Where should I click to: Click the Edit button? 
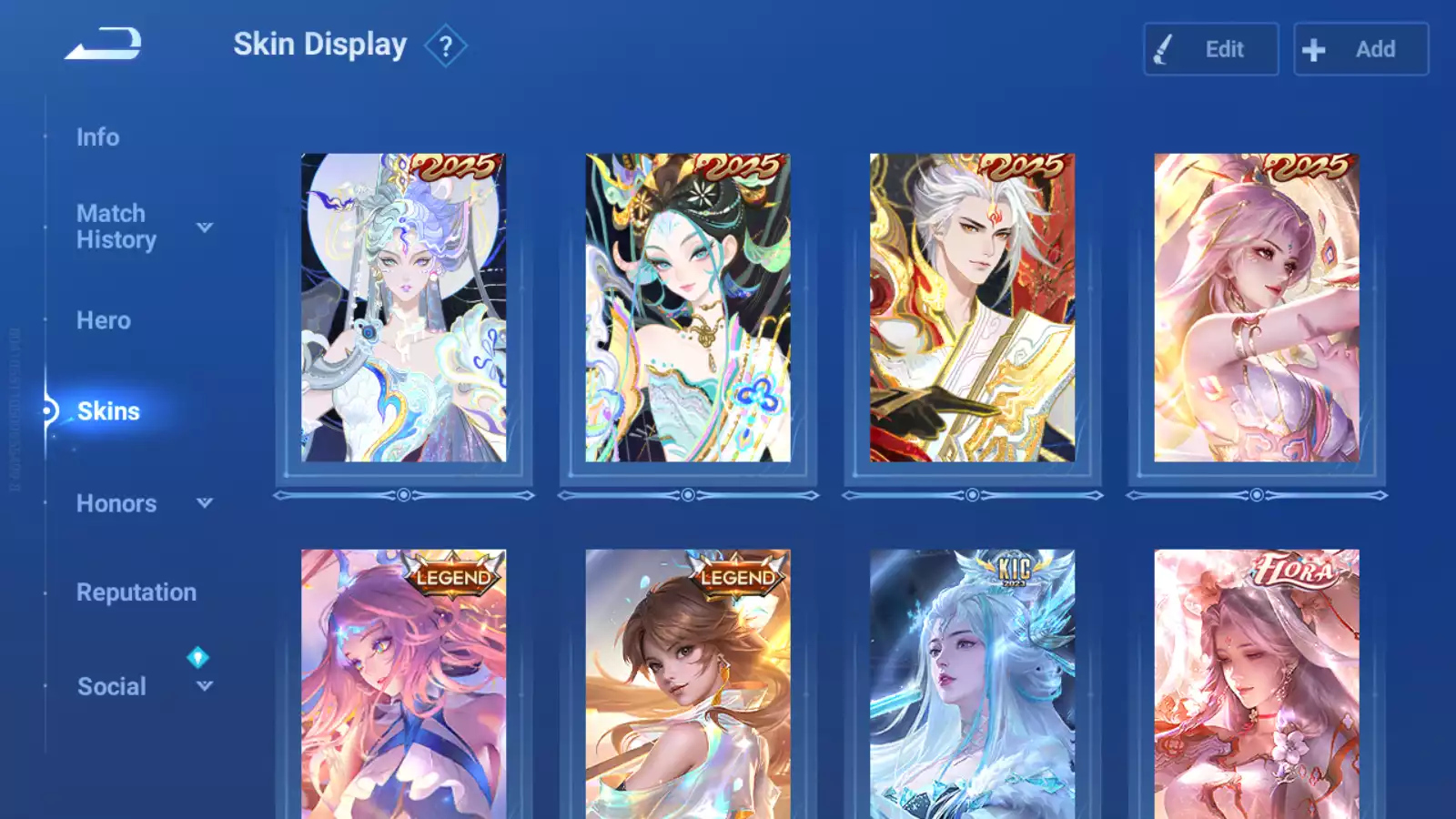pyautogui.click(x=1210, y=49)
